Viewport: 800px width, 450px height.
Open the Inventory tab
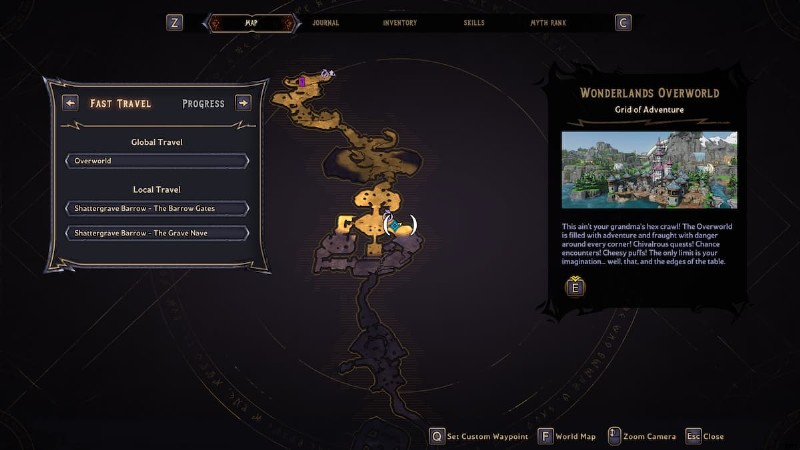click(x=400, y=22)
